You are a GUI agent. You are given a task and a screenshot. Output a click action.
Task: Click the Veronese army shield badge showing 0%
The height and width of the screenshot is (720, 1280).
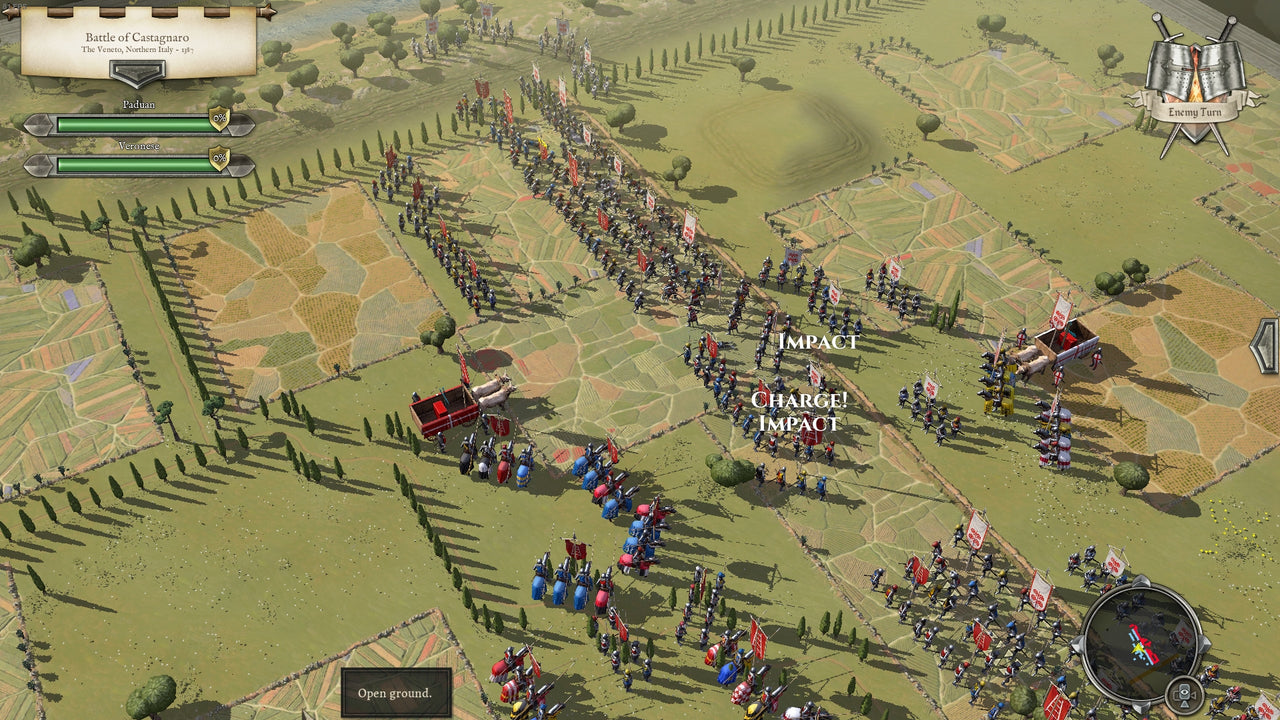coord(219,160)
